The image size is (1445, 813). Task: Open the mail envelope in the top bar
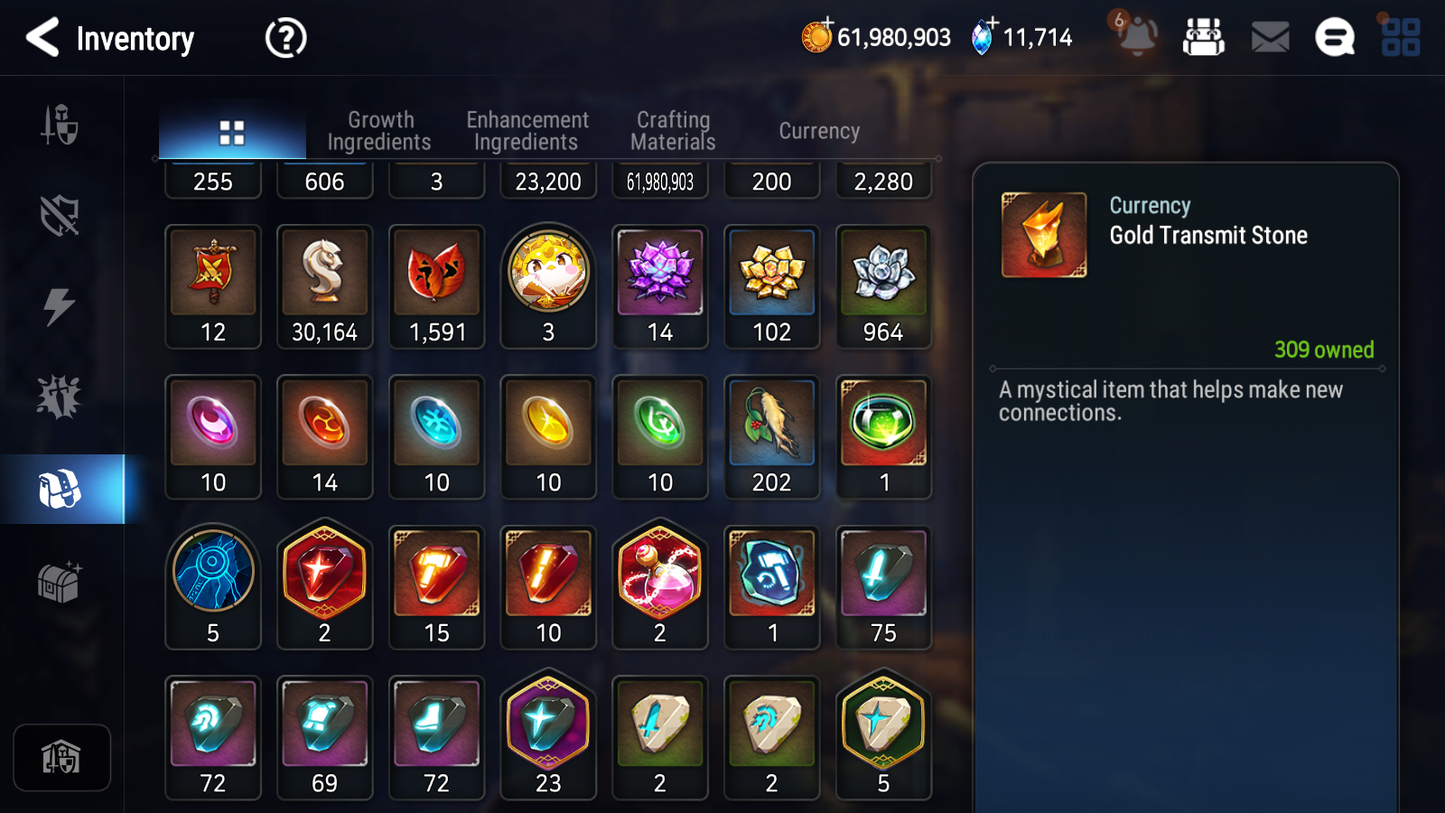coord(1269,36)
